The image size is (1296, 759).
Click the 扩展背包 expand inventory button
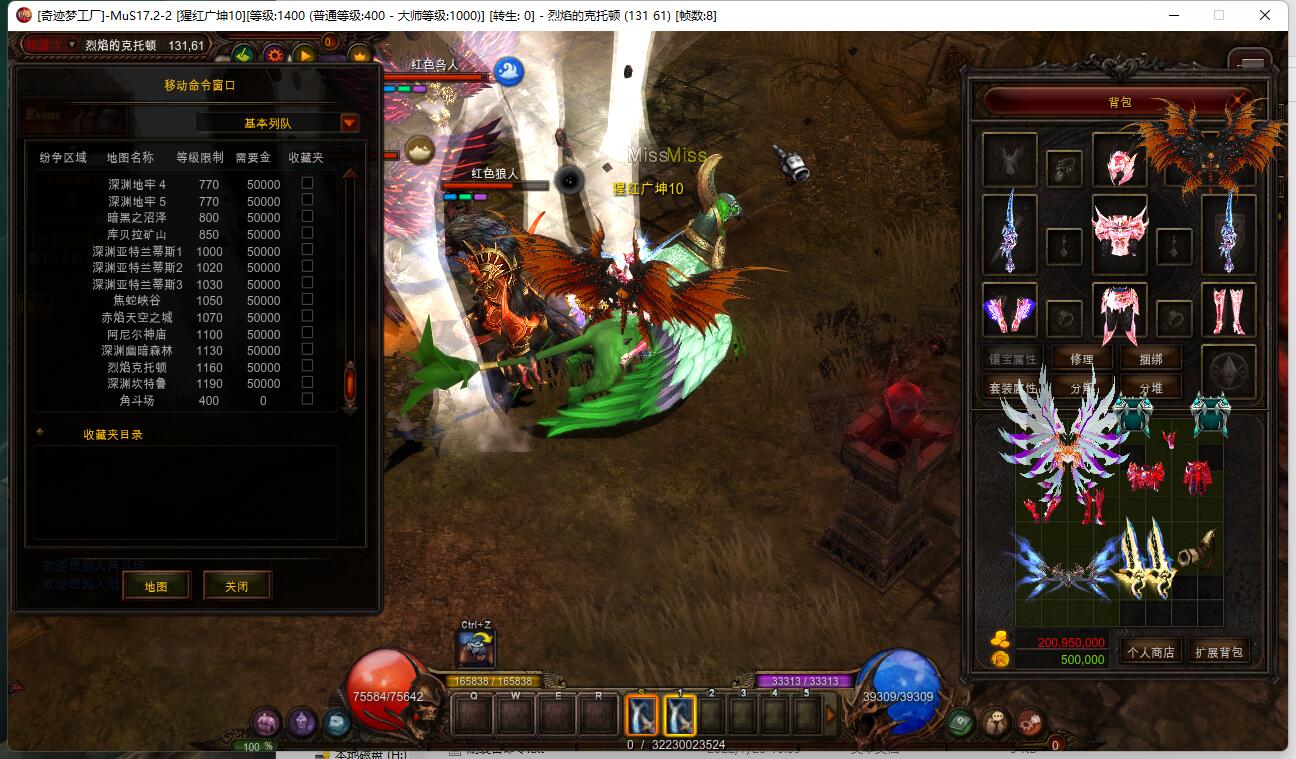(1220, 652)
